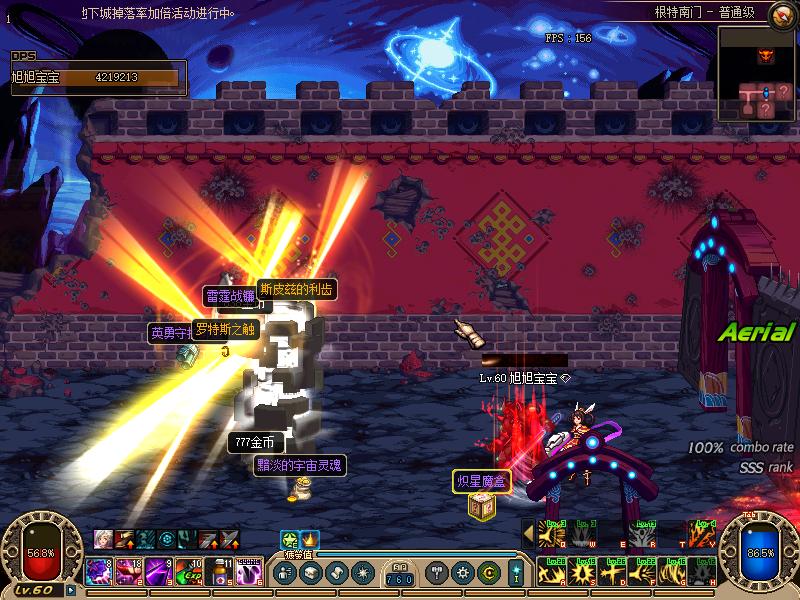The image size is (800, 600).
Task: Click the character portrait buff icon
Action: (103, 539)
